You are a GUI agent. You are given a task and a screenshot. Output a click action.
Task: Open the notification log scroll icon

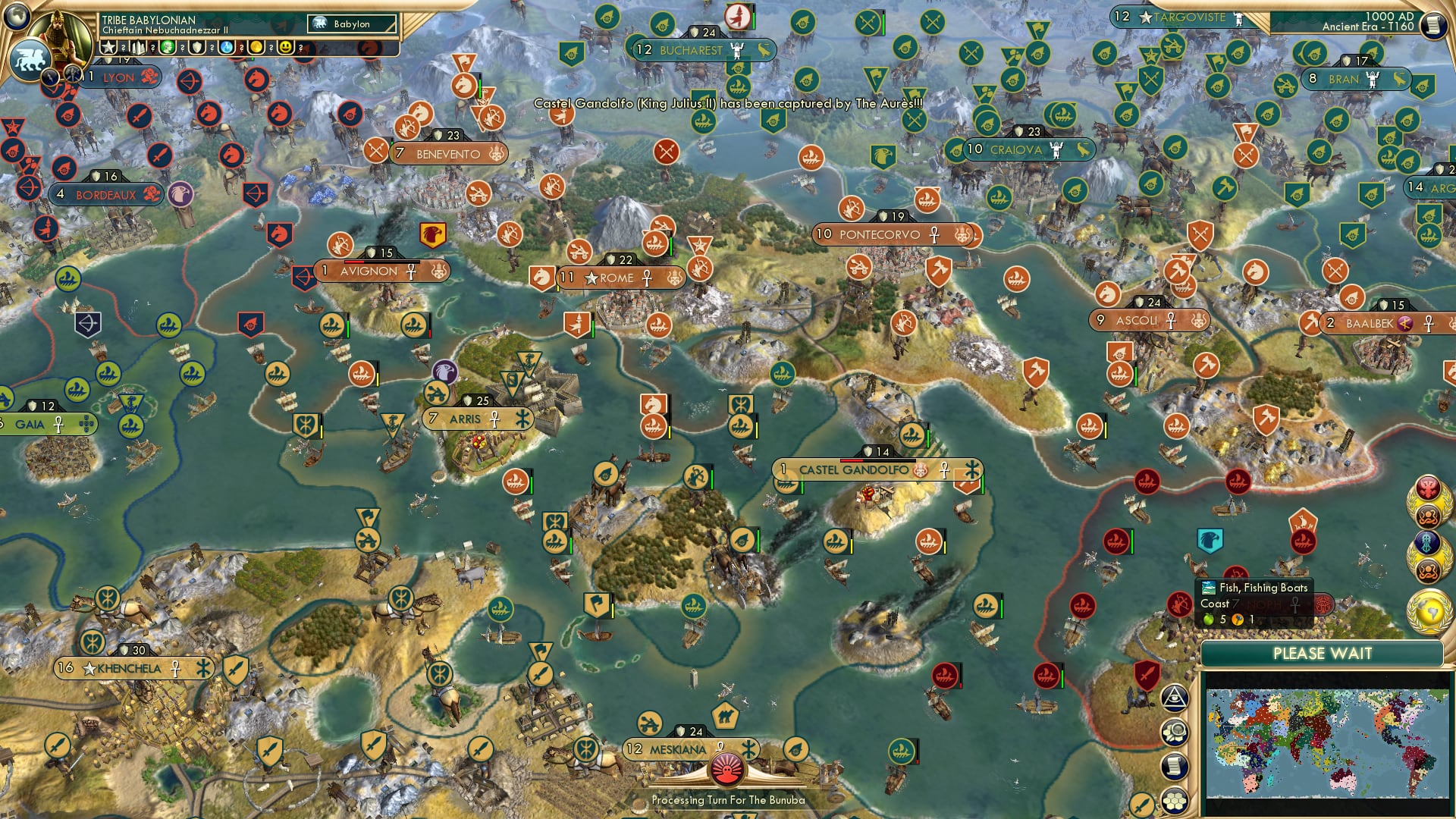[x=1175, y=766]
